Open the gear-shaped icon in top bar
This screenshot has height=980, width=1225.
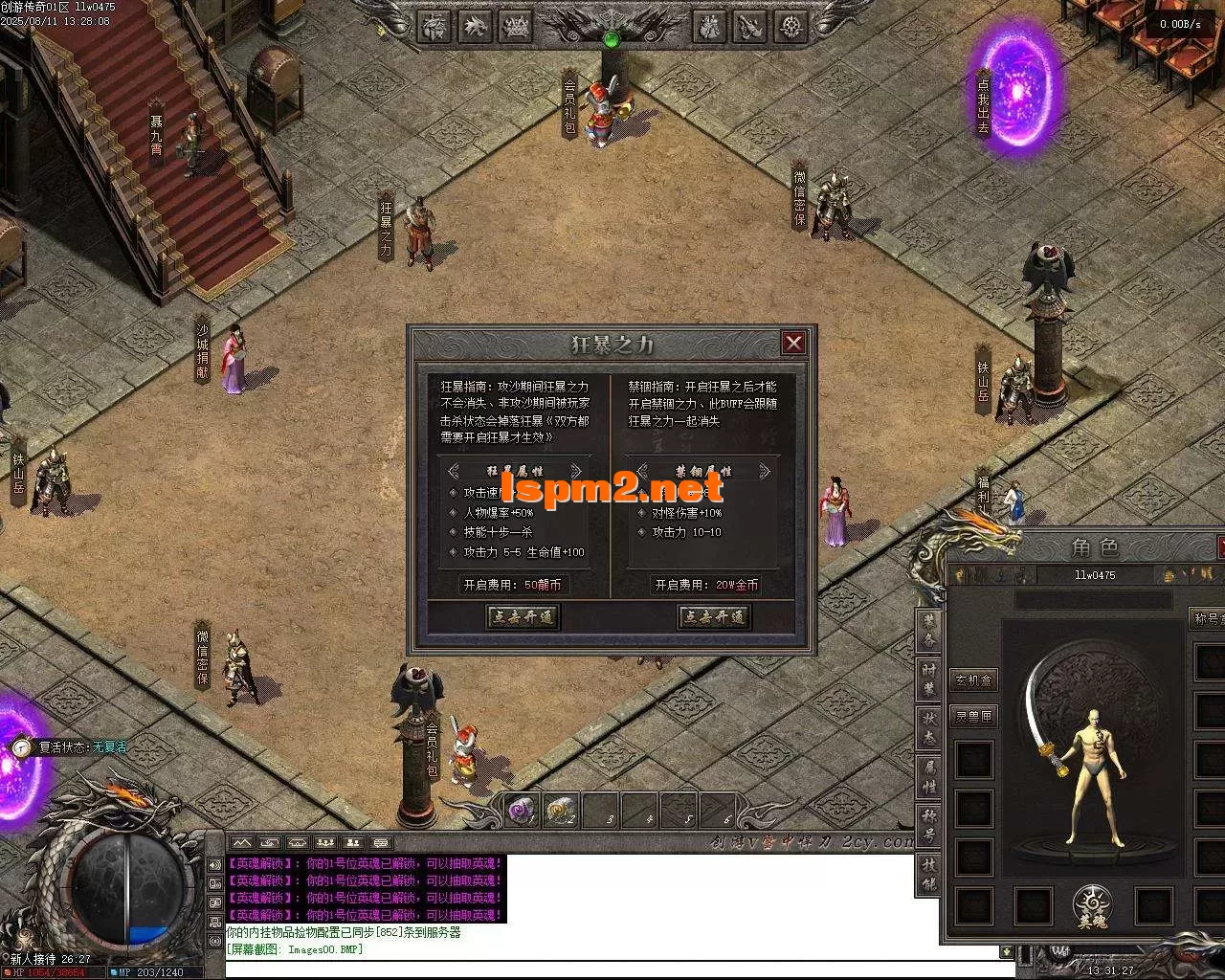click(x=791, y=26)
